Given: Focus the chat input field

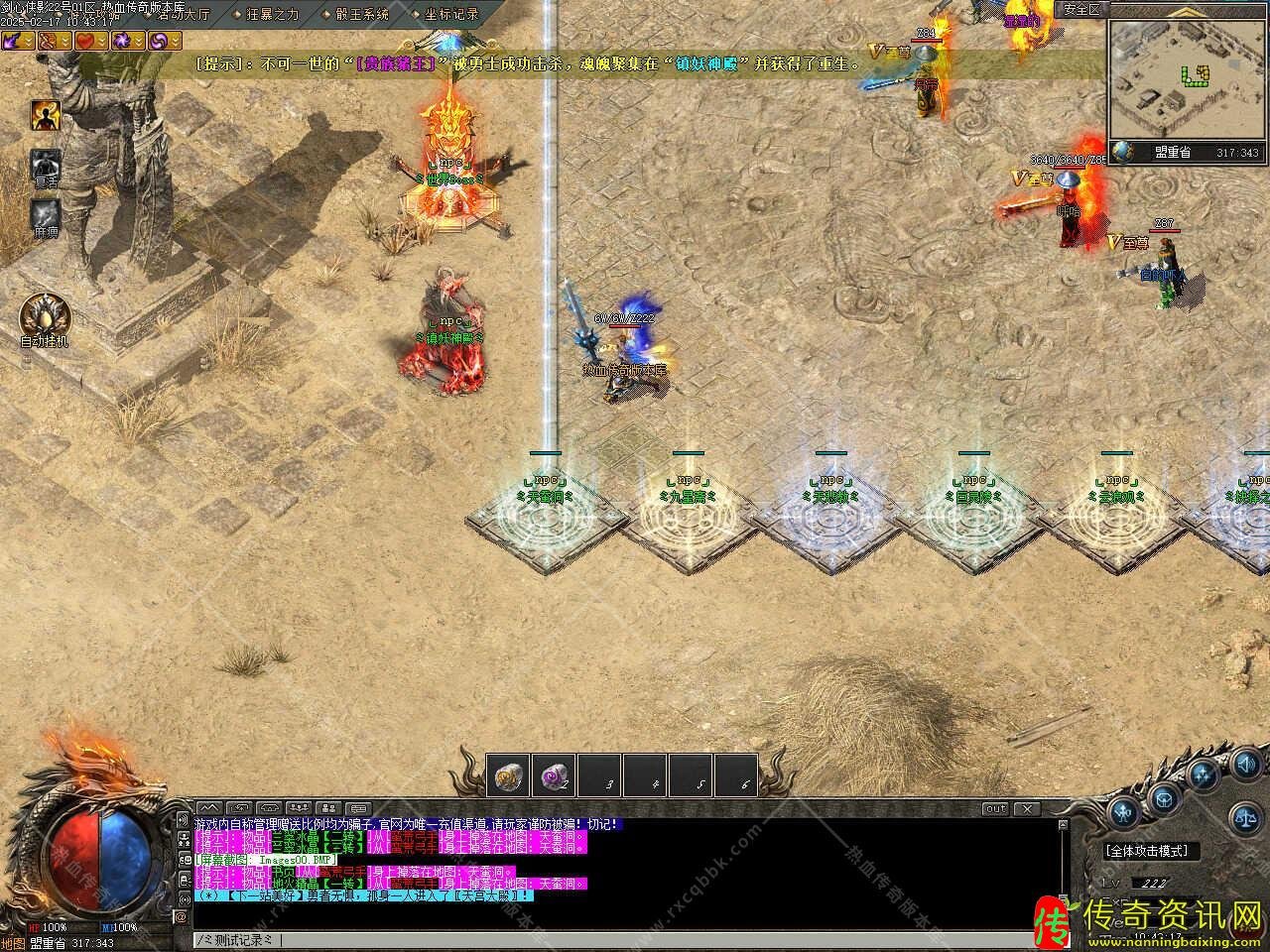Looking at the screenshot, I should point(595,939).
